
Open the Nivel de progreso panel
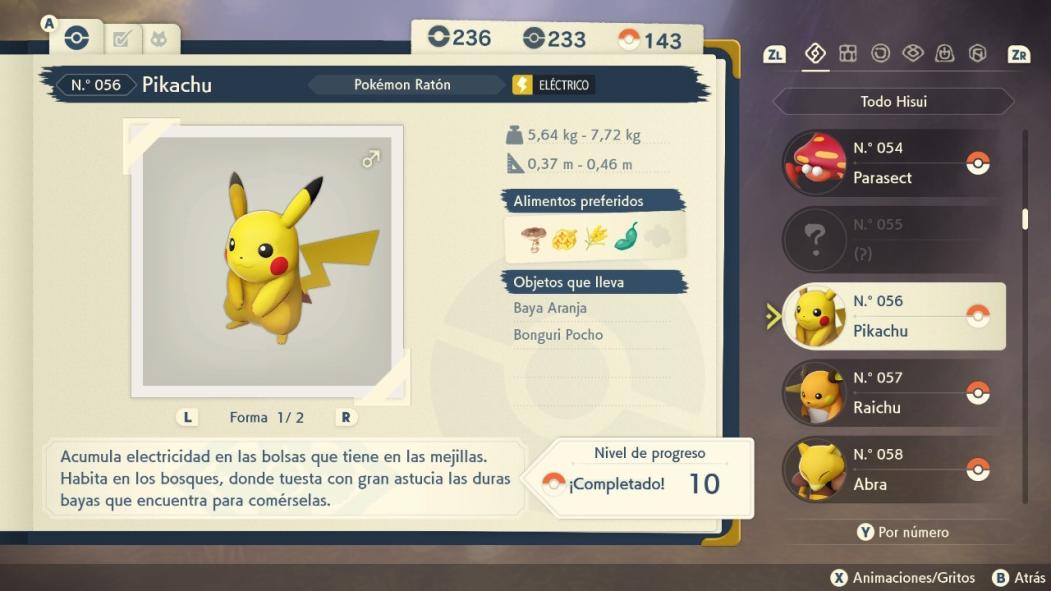[x=648, y=477]
